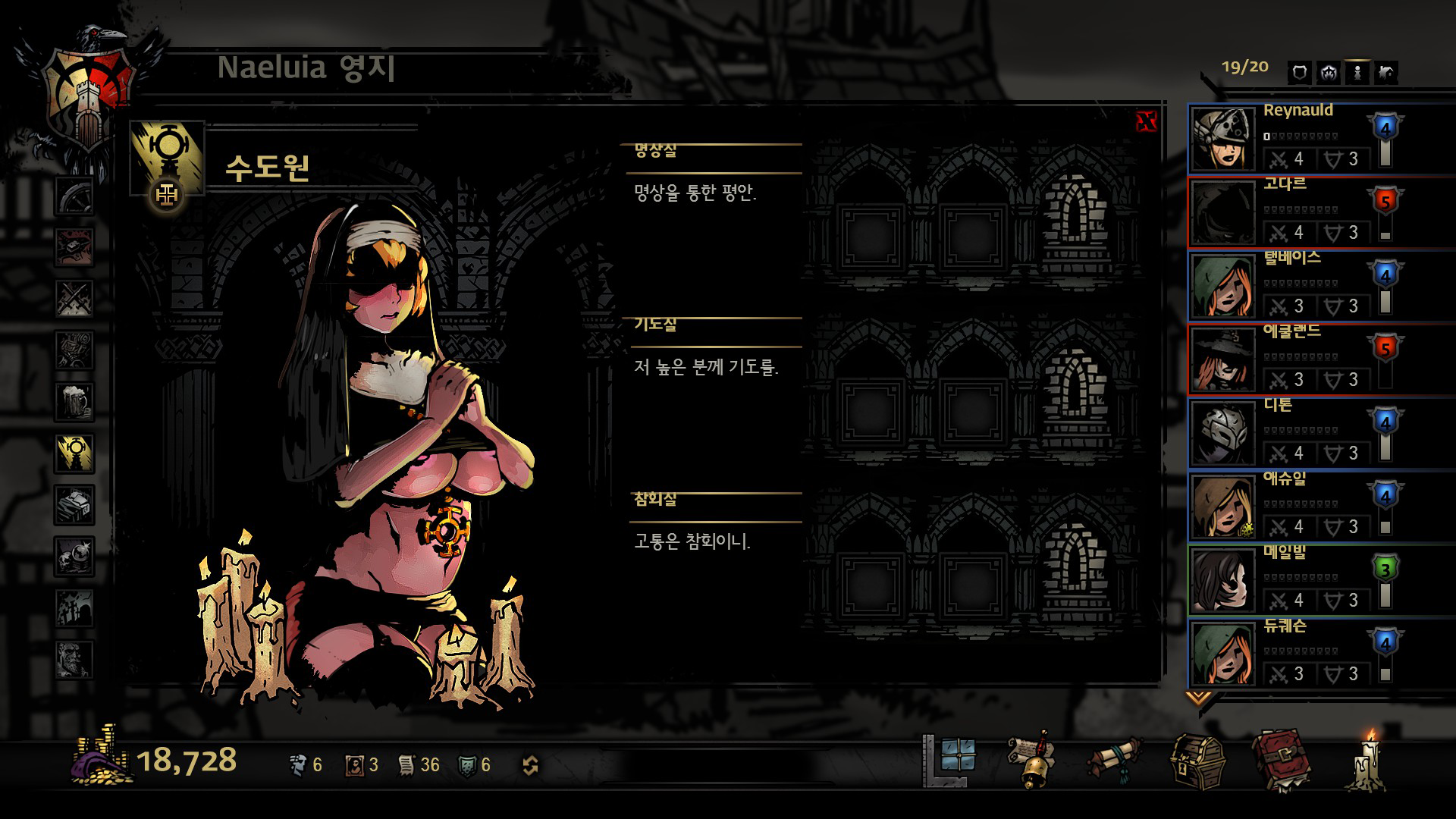The height and width of the screenshot is (819, 1456).
Task: Go to the tavern beer mug icon
Action: pyautogui.click(x=74, y=401)
